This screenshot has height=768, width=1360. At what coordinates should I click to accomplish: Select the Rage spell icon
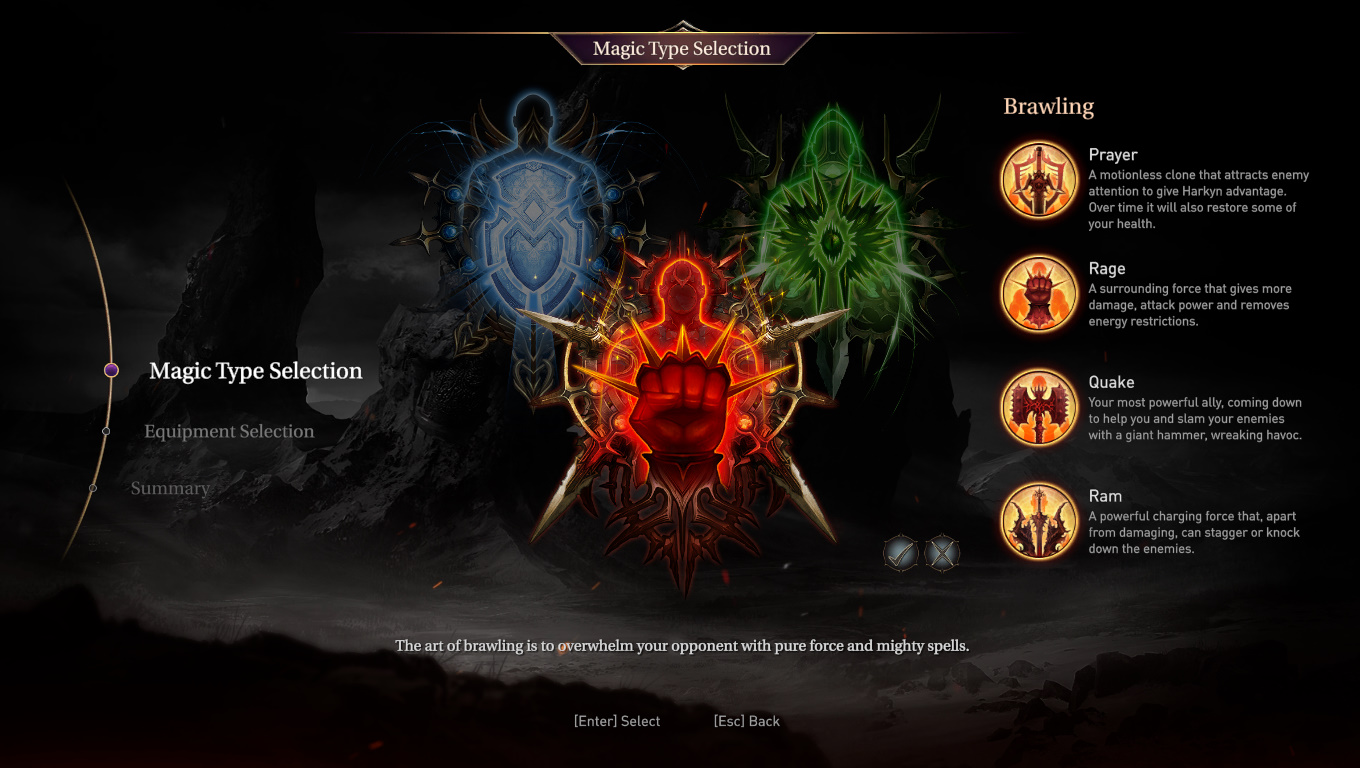pyautogui.click(x=1039, y=294)
